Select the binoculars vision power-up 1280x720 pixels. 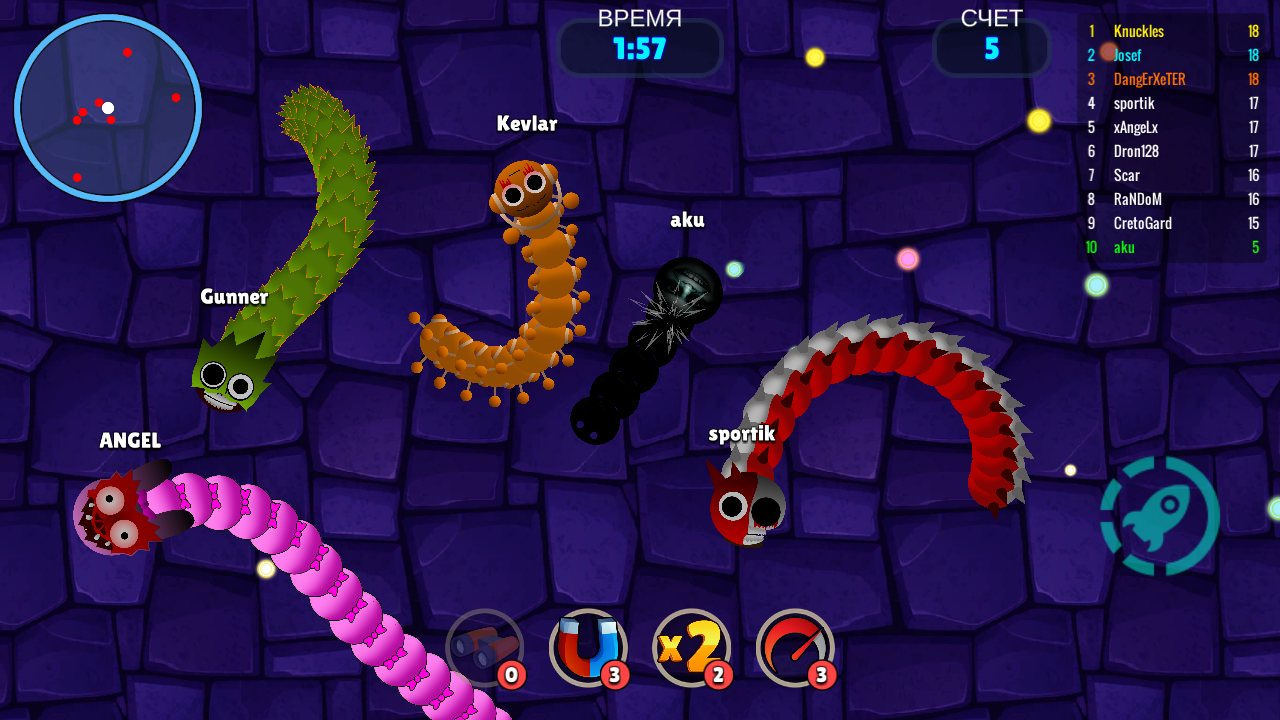(485, 648)
